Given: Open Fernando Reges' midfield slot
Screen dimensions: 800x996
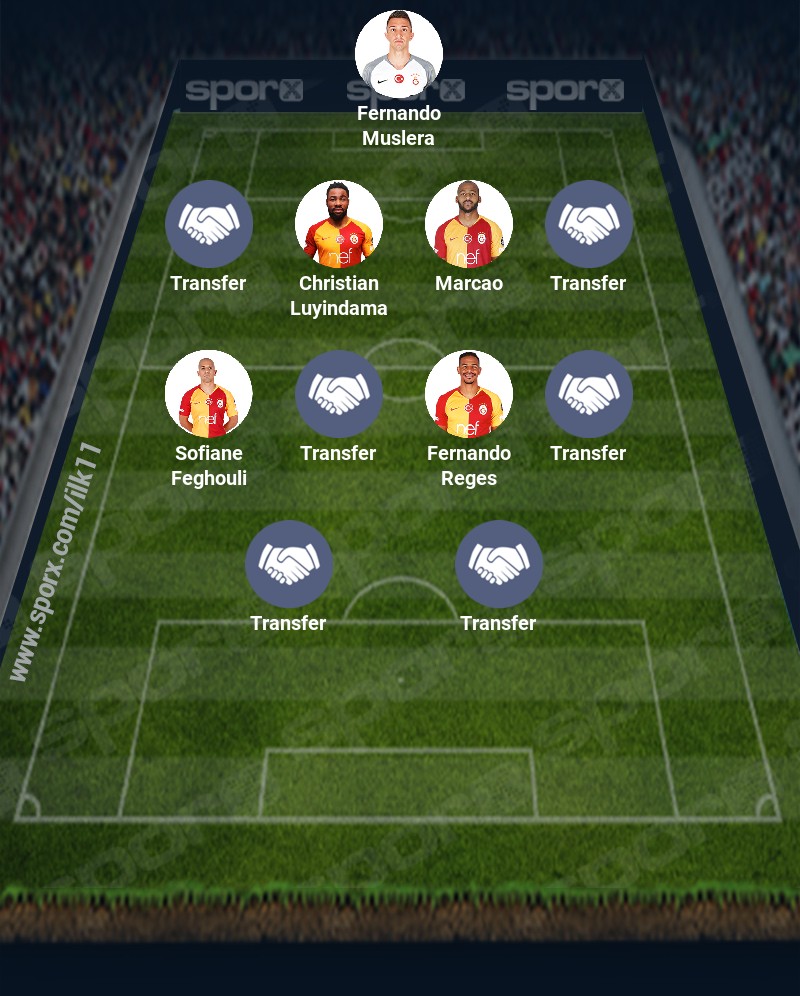Looking at the screenshot, I should coord(469,394).
